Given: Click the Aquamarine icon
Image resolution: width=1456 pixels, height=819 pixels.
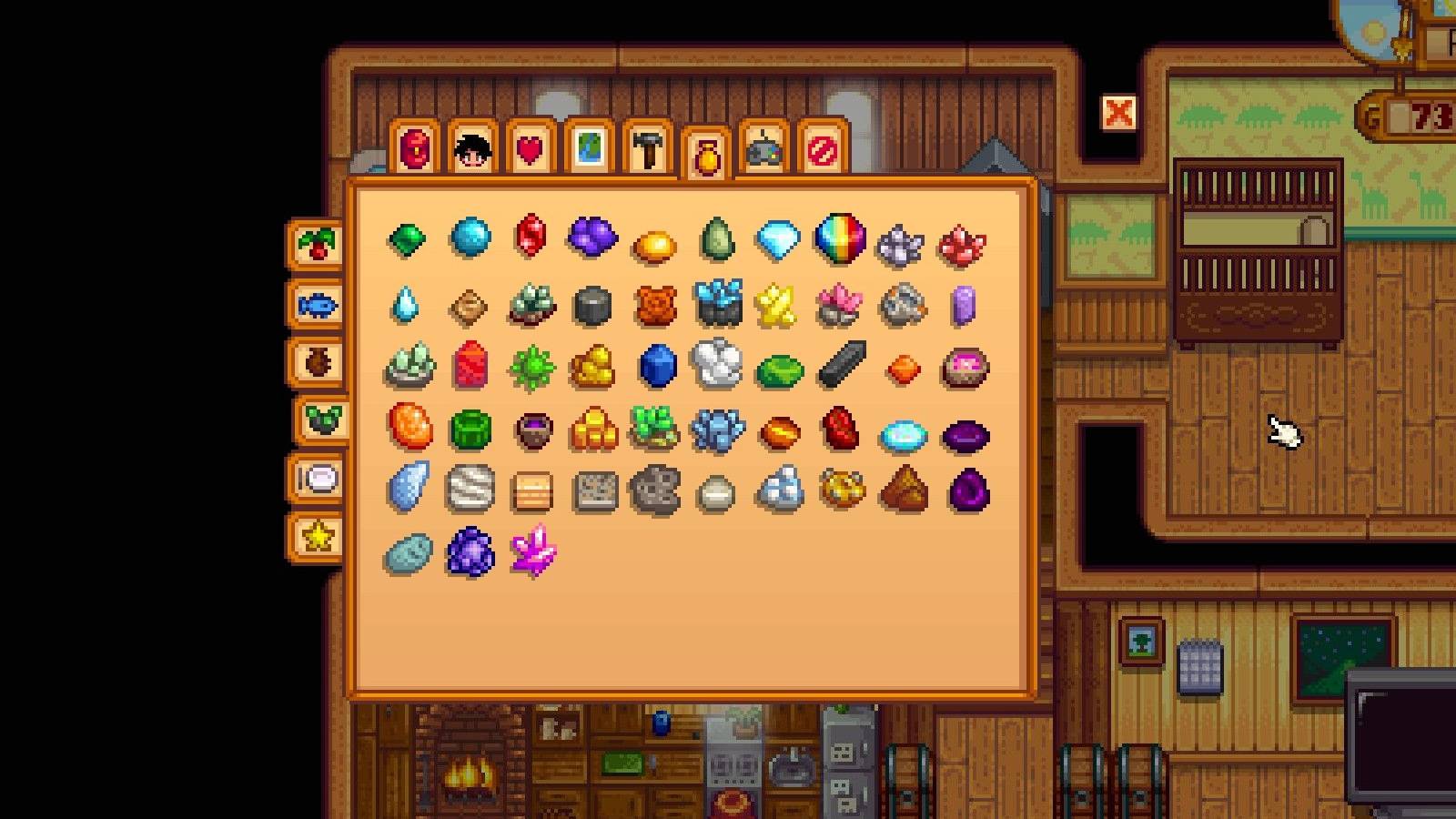Looking at the screenshot, I should (471, 238).
